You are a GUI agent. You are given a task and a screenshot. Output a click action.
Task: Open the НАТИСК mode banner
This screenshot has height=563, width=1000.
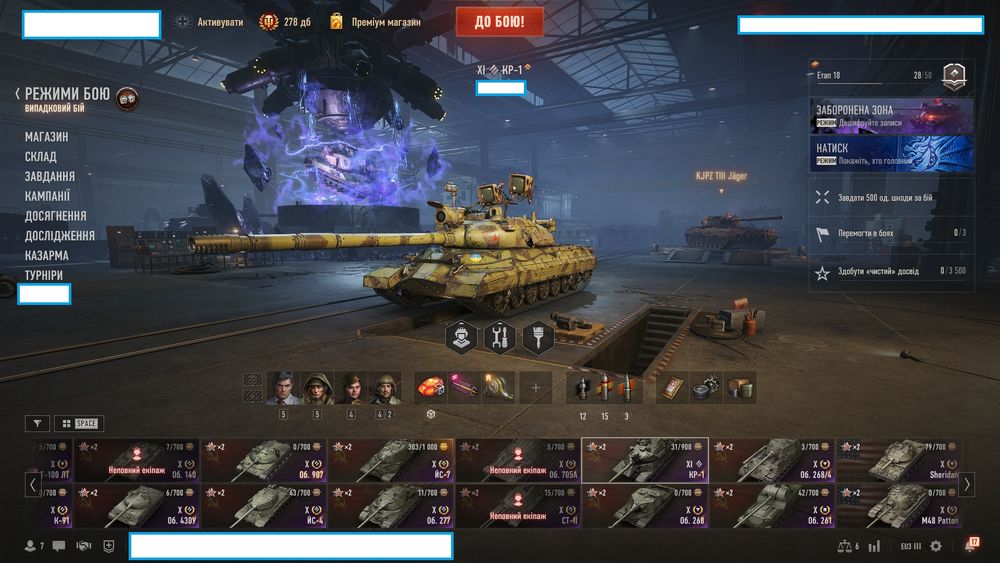892,153
